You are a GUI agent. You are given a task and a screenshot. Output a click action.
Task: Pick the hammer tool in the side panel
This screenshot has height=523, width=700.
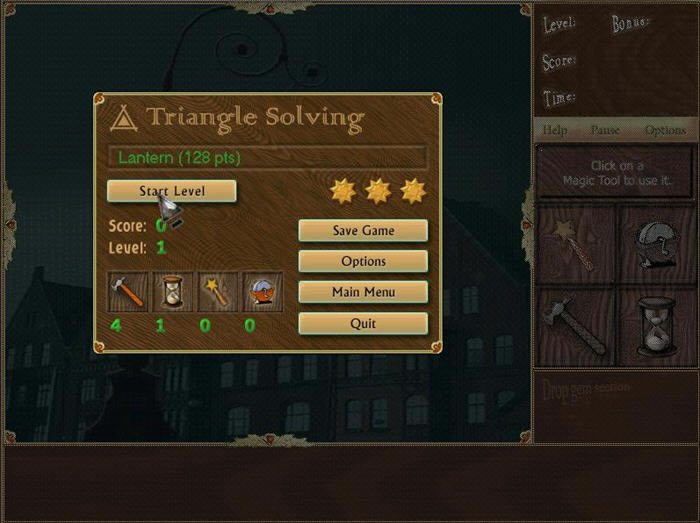[x=577, y=327]
